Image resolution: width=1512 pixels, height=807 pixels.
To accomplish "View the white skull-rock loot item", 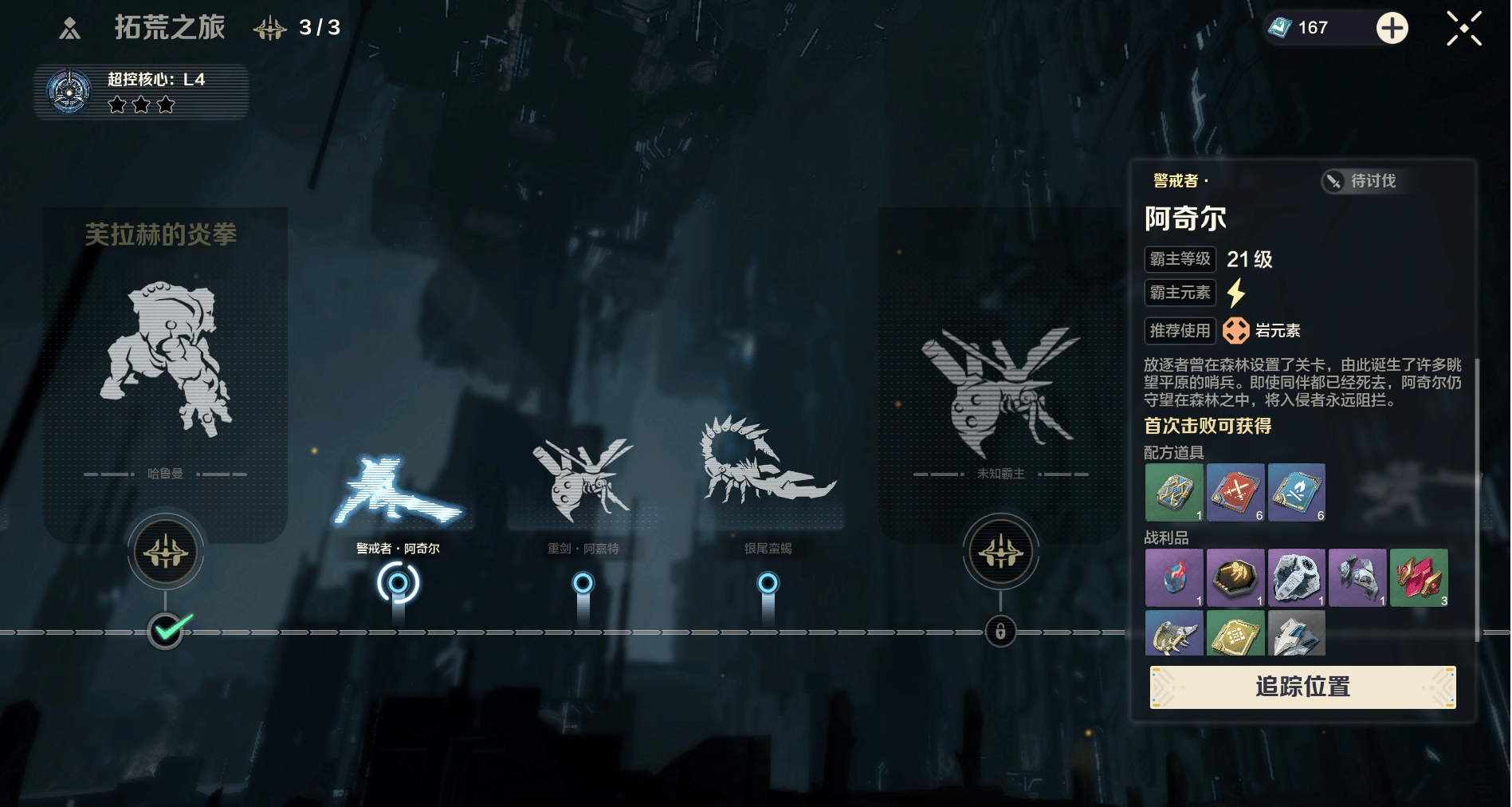I will (x=1297, y=577).
